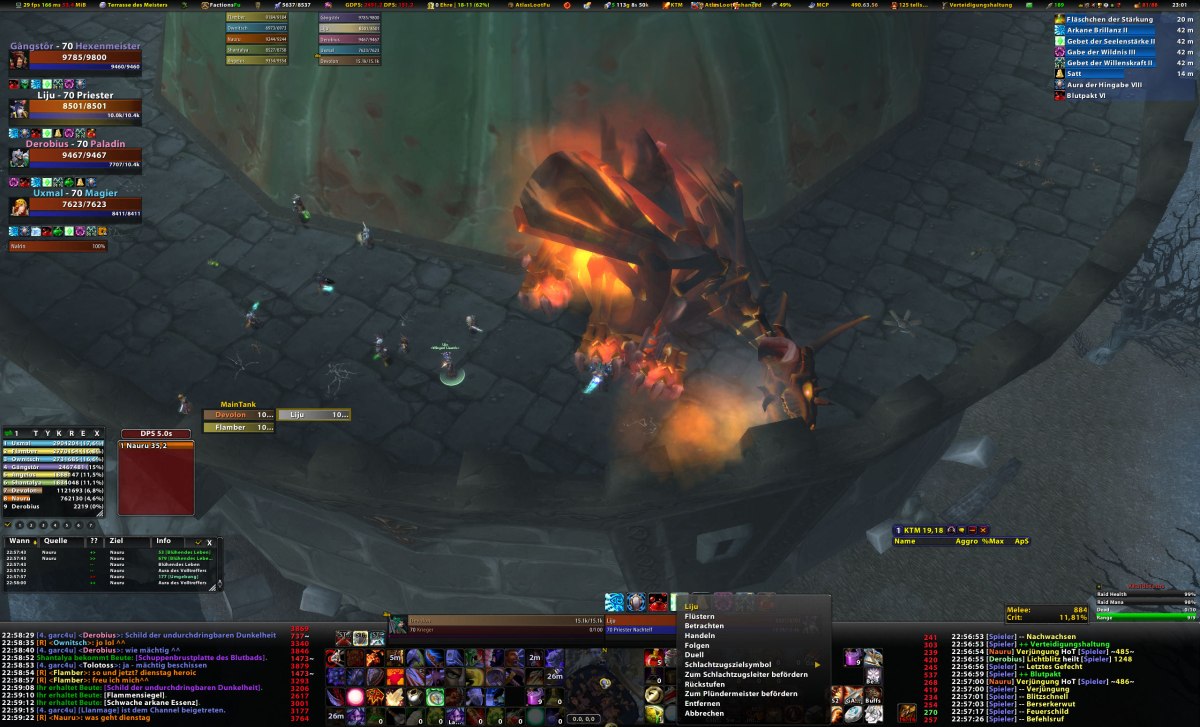The image size is (1200, 727).
Task: Click the Arkane Brillanz II buff bar
Action: 1110,30
